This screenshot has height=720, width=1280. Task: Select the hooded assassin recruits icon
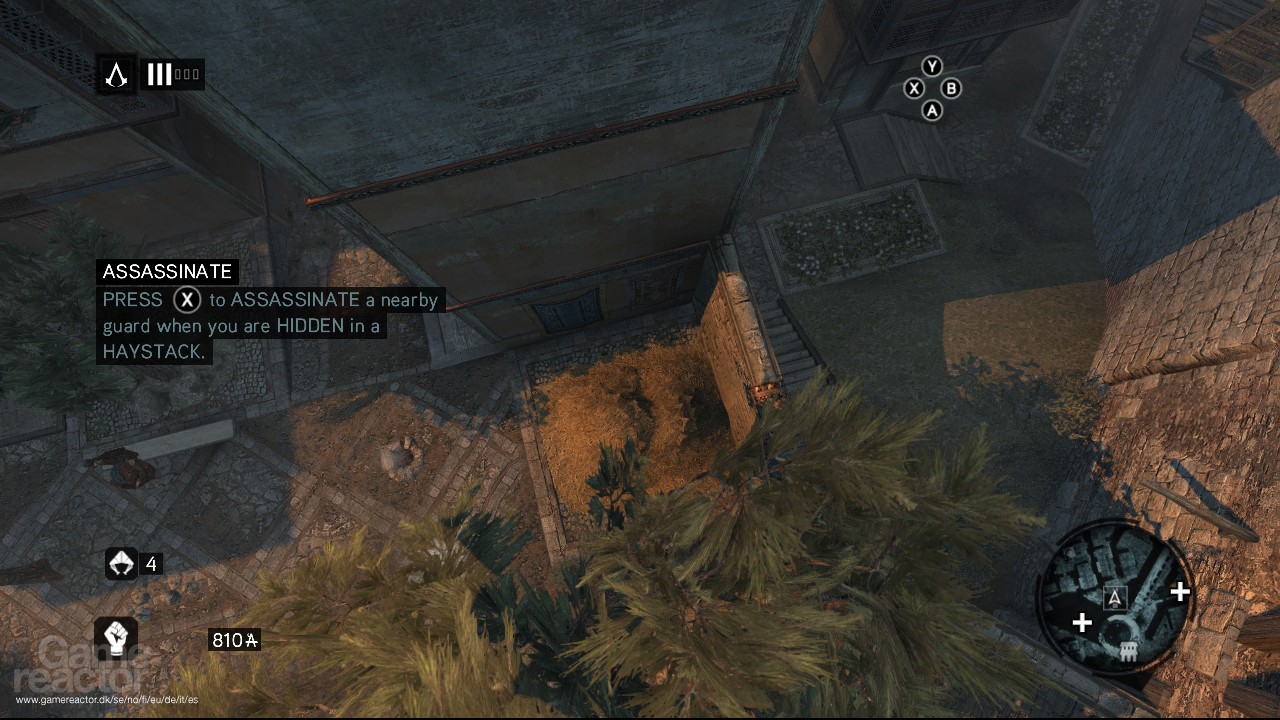click(x=121, y=564)
